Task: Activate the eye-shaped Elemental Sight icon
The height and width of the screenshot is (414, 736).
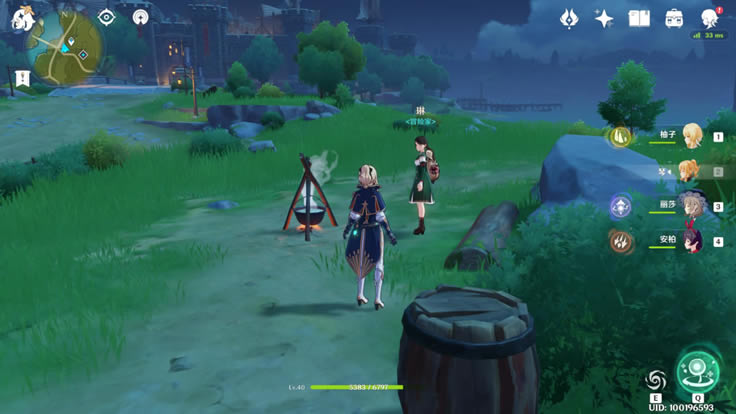Action: [x=106, y=17]
